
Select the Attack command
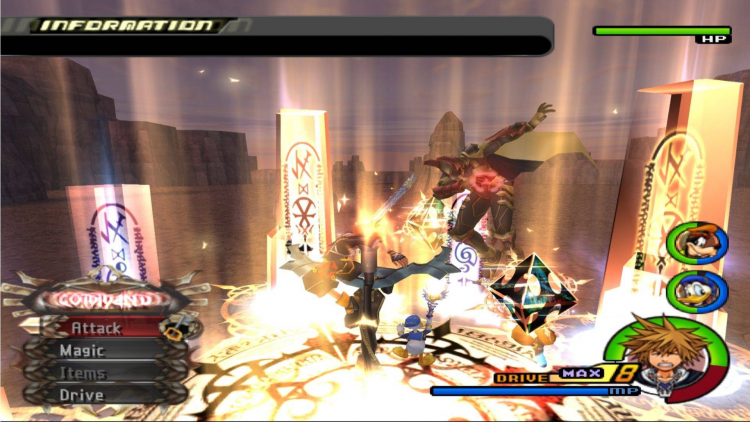click(x=97, y=328)
